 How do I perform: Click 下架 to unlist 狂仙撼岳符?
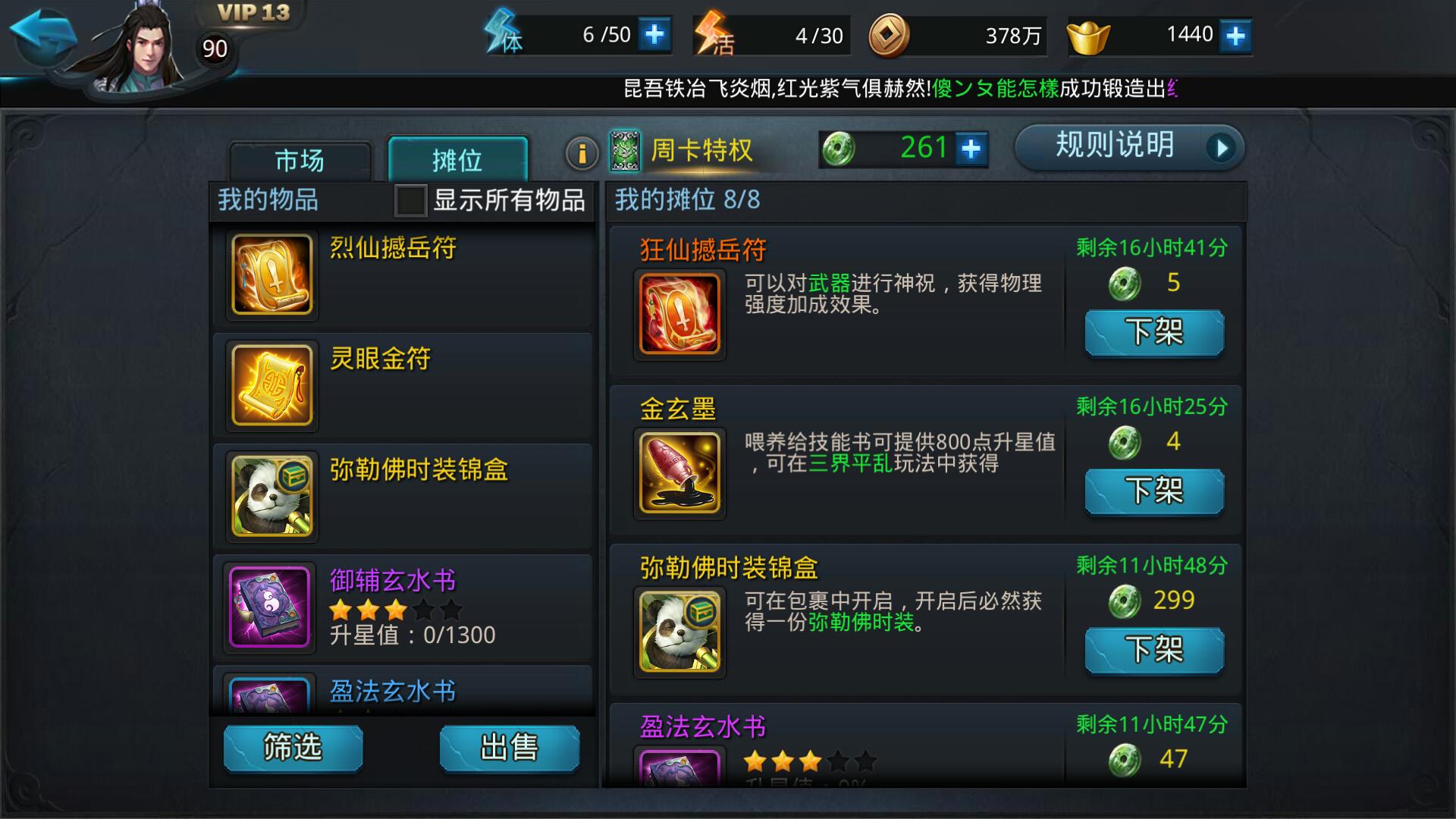pos(1153,332)
